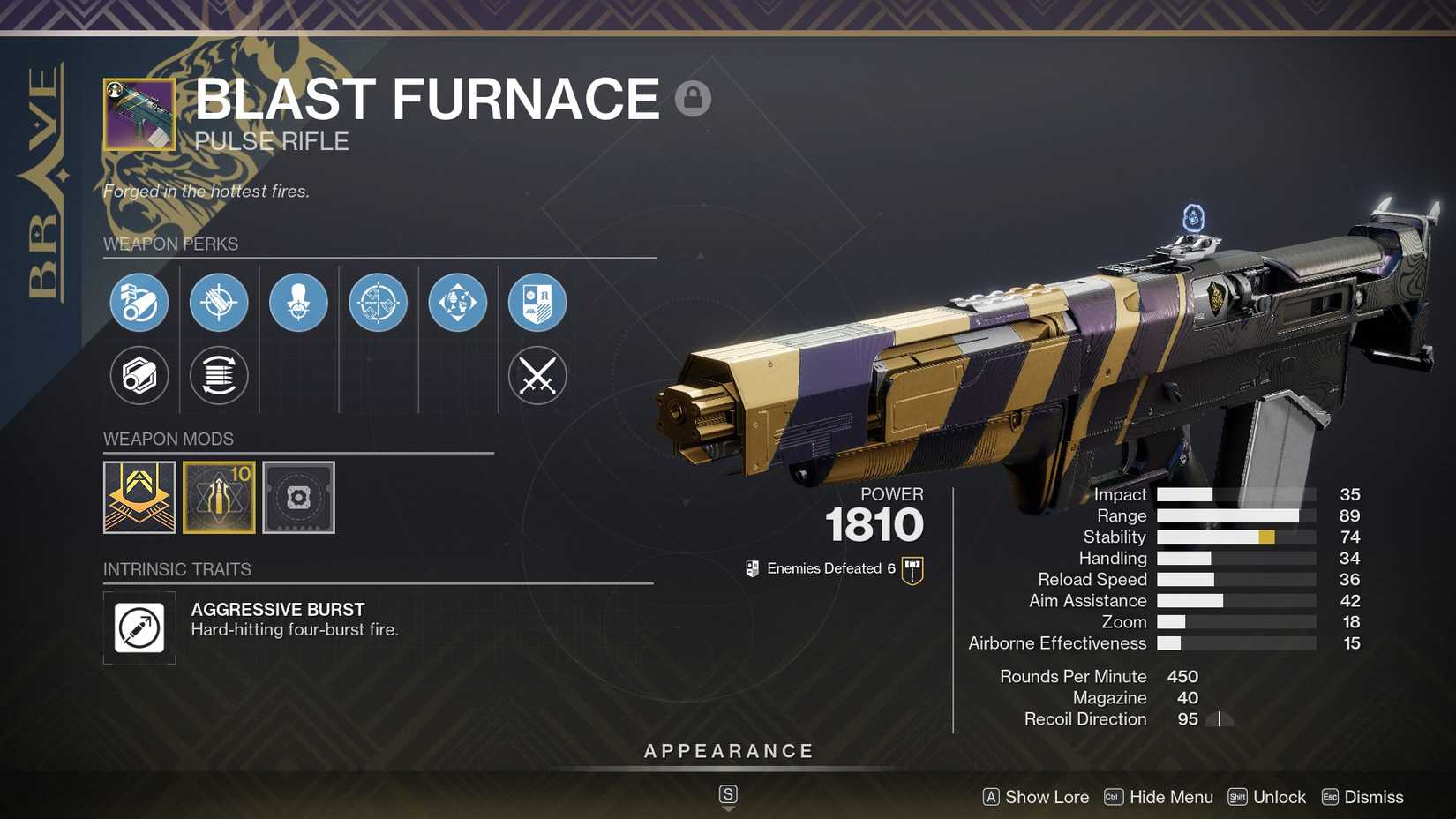Viewport: 1456px width, 819px height.
Task: Click the magazine perk with bullet crosshair icon
Action: click(x=219, y=302)
